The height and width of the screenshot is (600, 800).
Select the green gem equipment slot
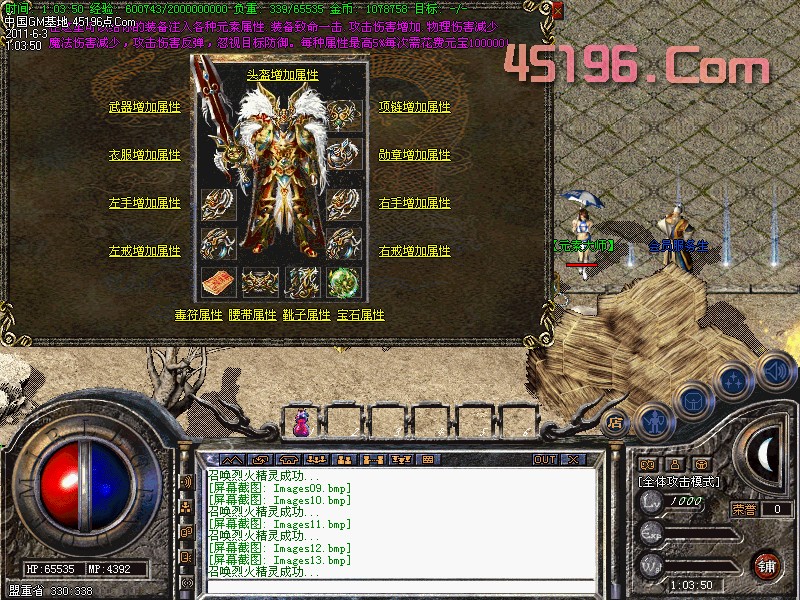343,282
